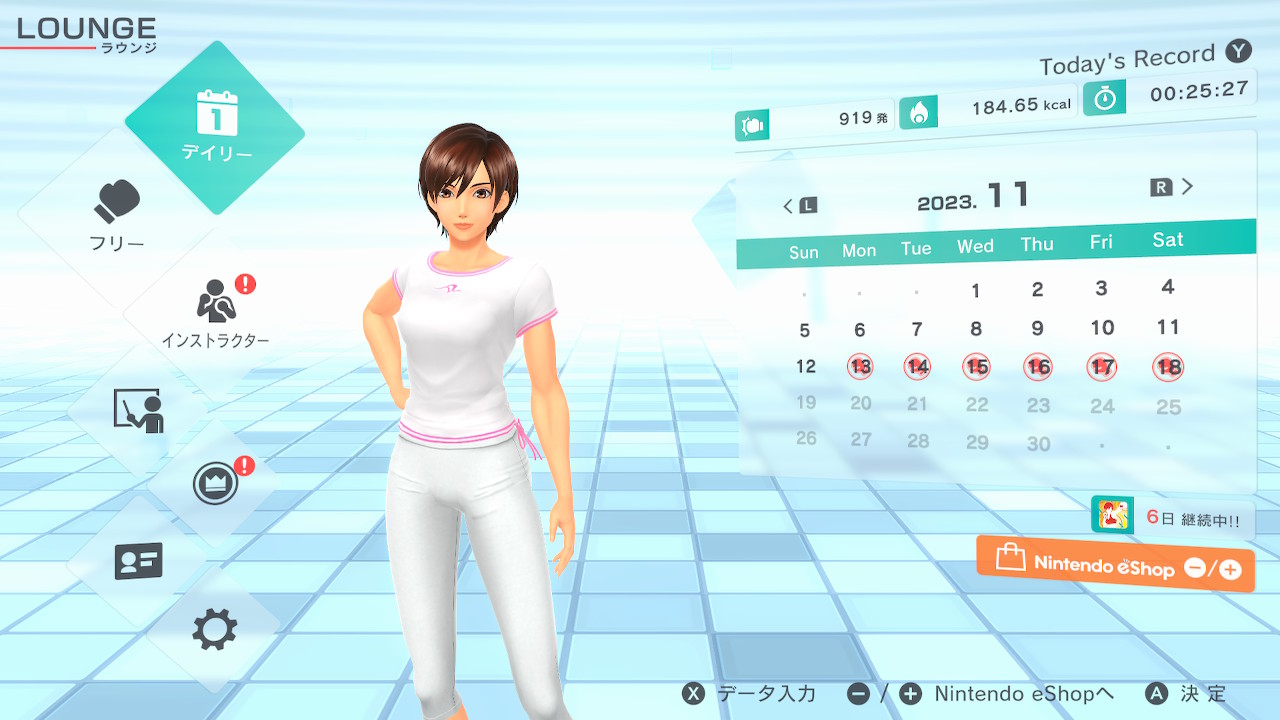
Task: Open the whiteboard tutorial lesson menu
Action: [138, 410]
